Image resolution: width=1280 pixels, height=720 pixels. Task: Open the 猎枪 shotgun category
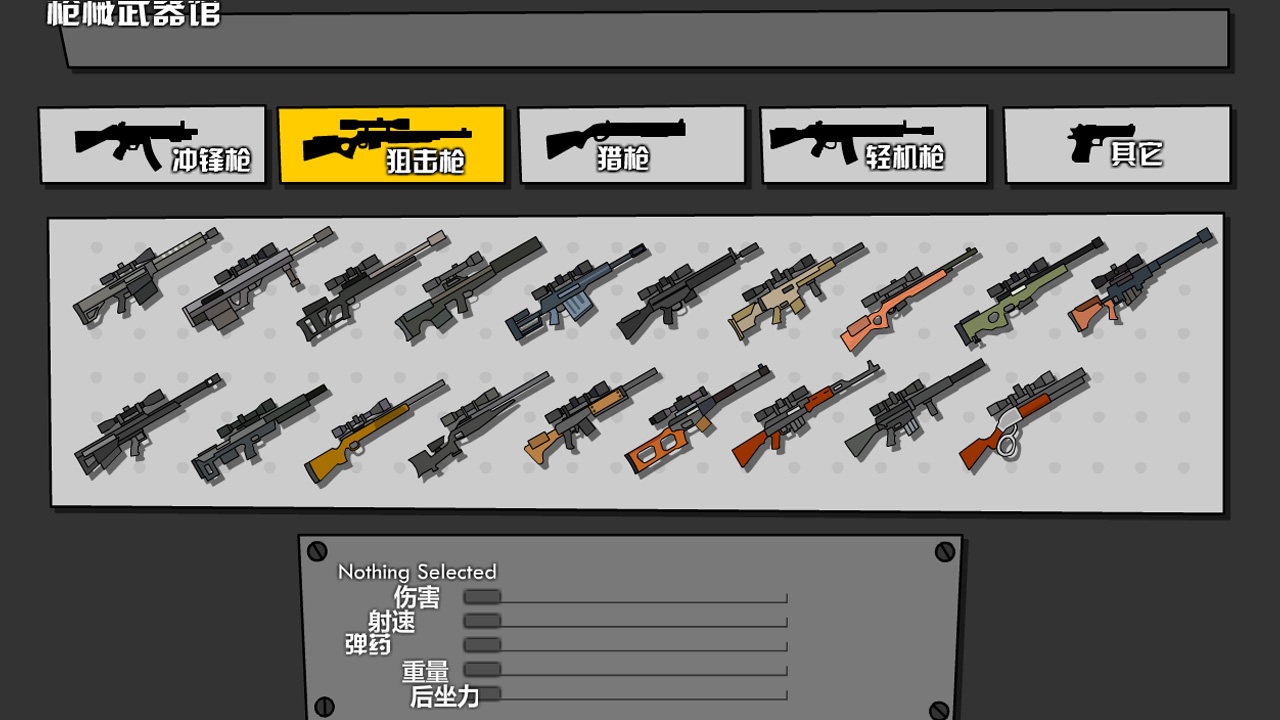633,144
